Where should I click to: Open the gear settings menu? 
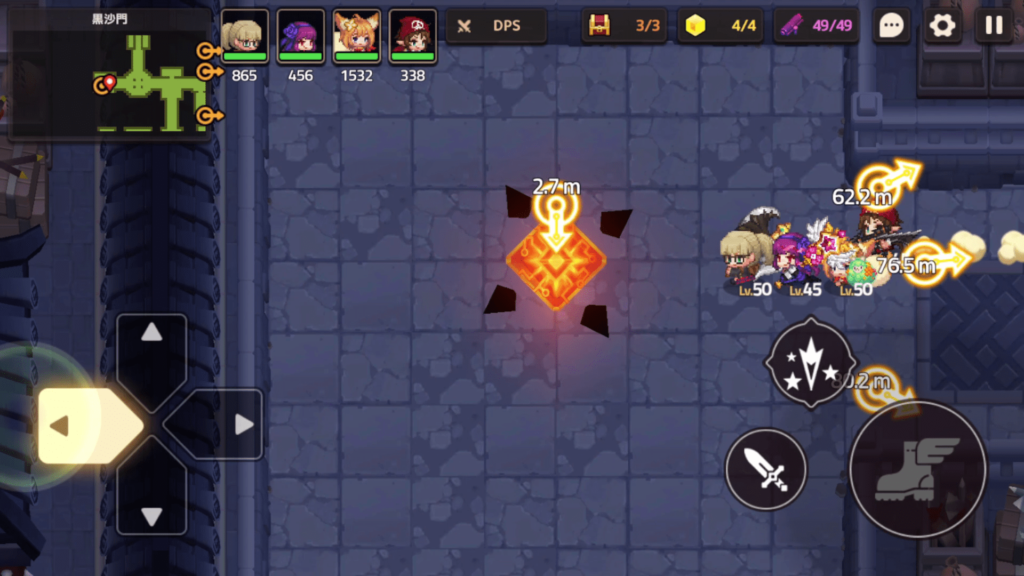pos(942,26)
